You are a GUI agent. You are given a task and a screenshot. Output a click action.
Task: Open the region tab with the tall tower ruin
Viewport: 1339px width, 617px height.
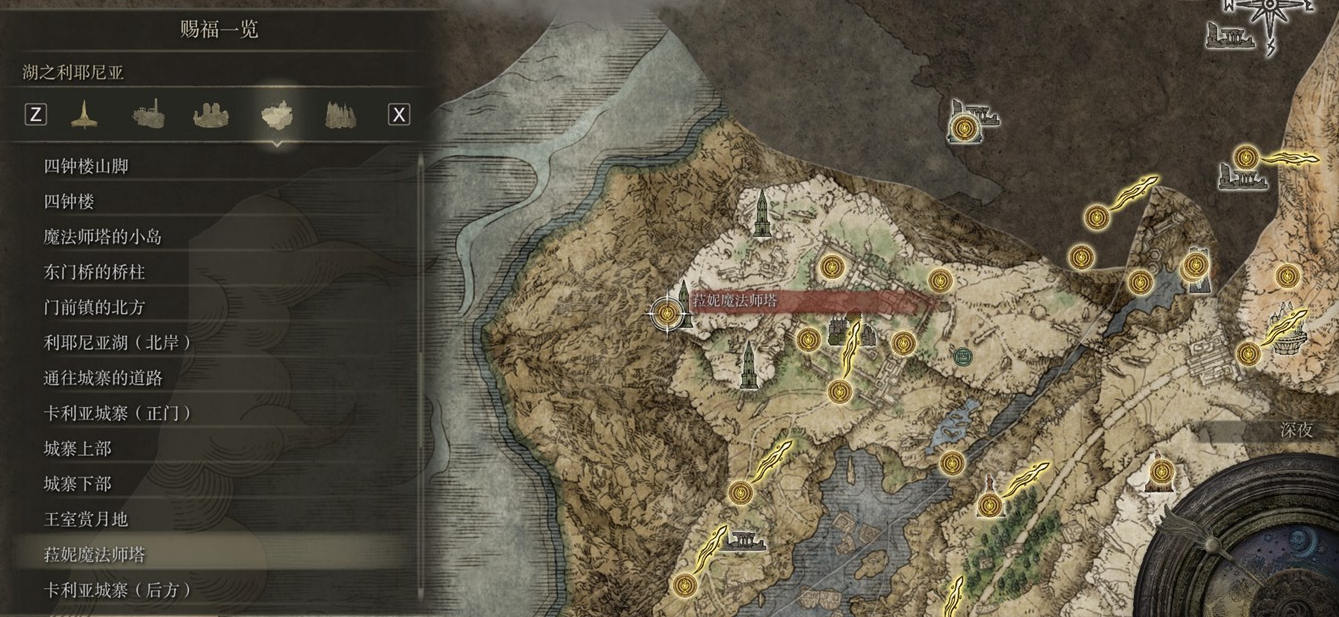point(148,115)
